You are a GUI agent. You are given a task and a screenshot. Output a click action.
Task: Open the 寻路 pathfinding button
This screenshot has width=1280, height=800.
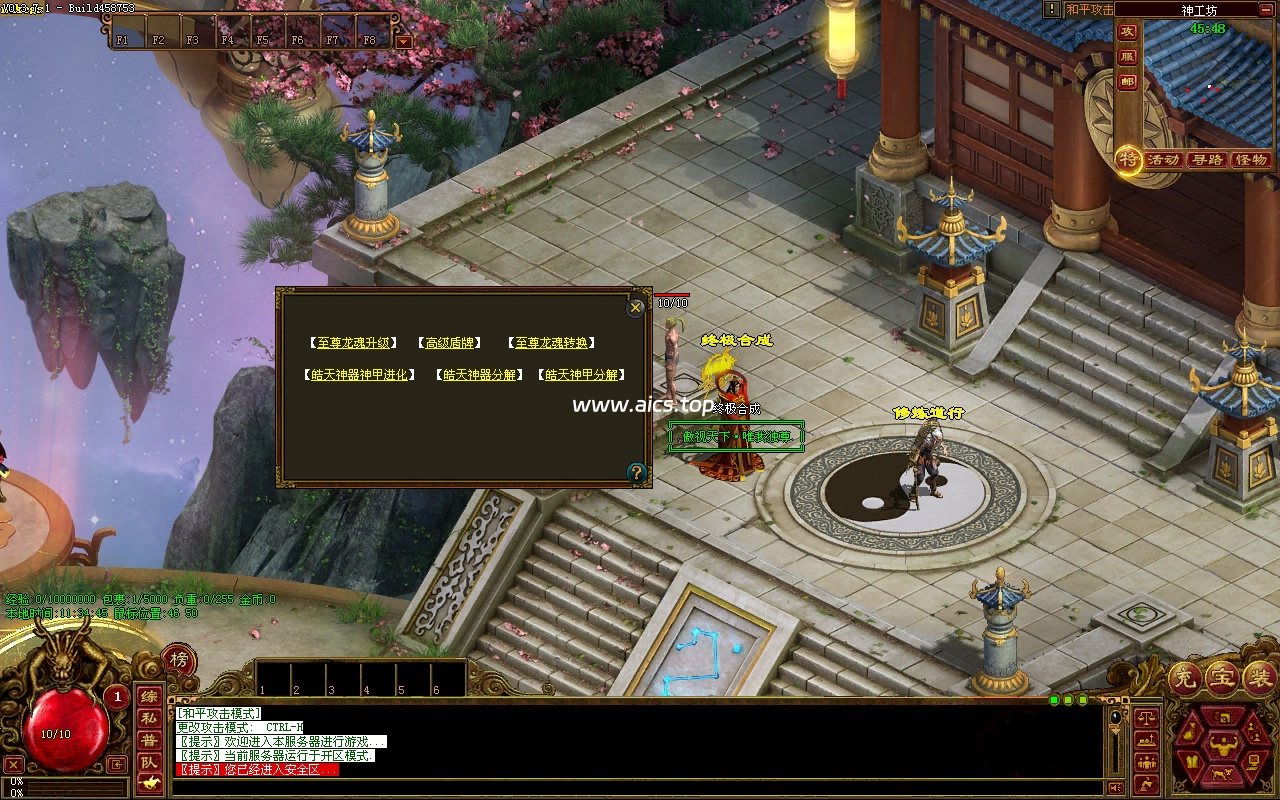coord(1207,160)
